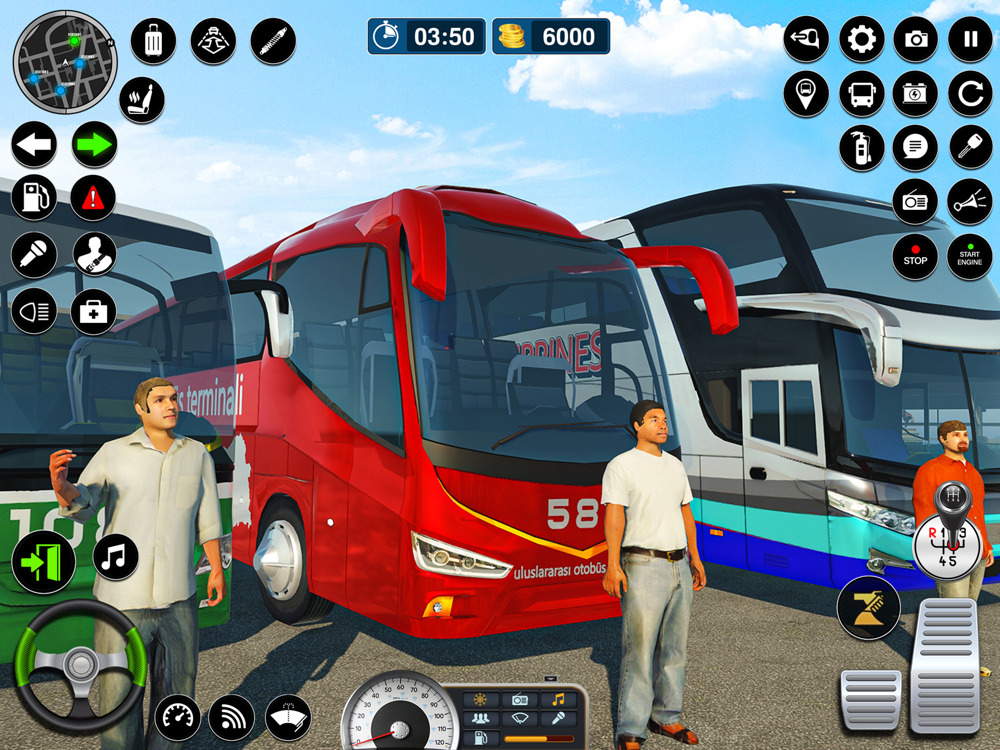Tap the fire extinguisher button
Screen dimensions: 1000x750
tap(861, 149)
